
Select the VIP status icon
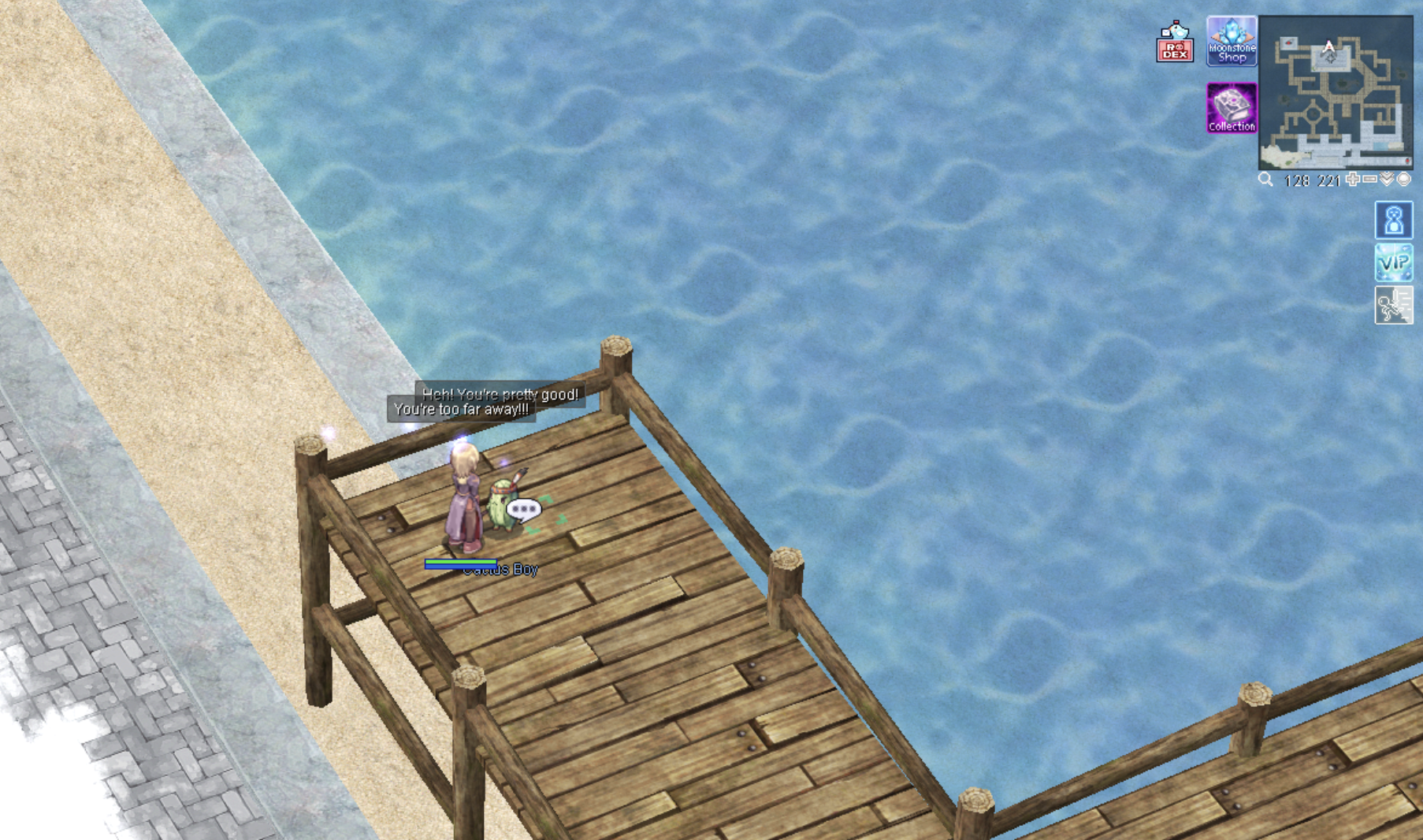coord(1394,262)
